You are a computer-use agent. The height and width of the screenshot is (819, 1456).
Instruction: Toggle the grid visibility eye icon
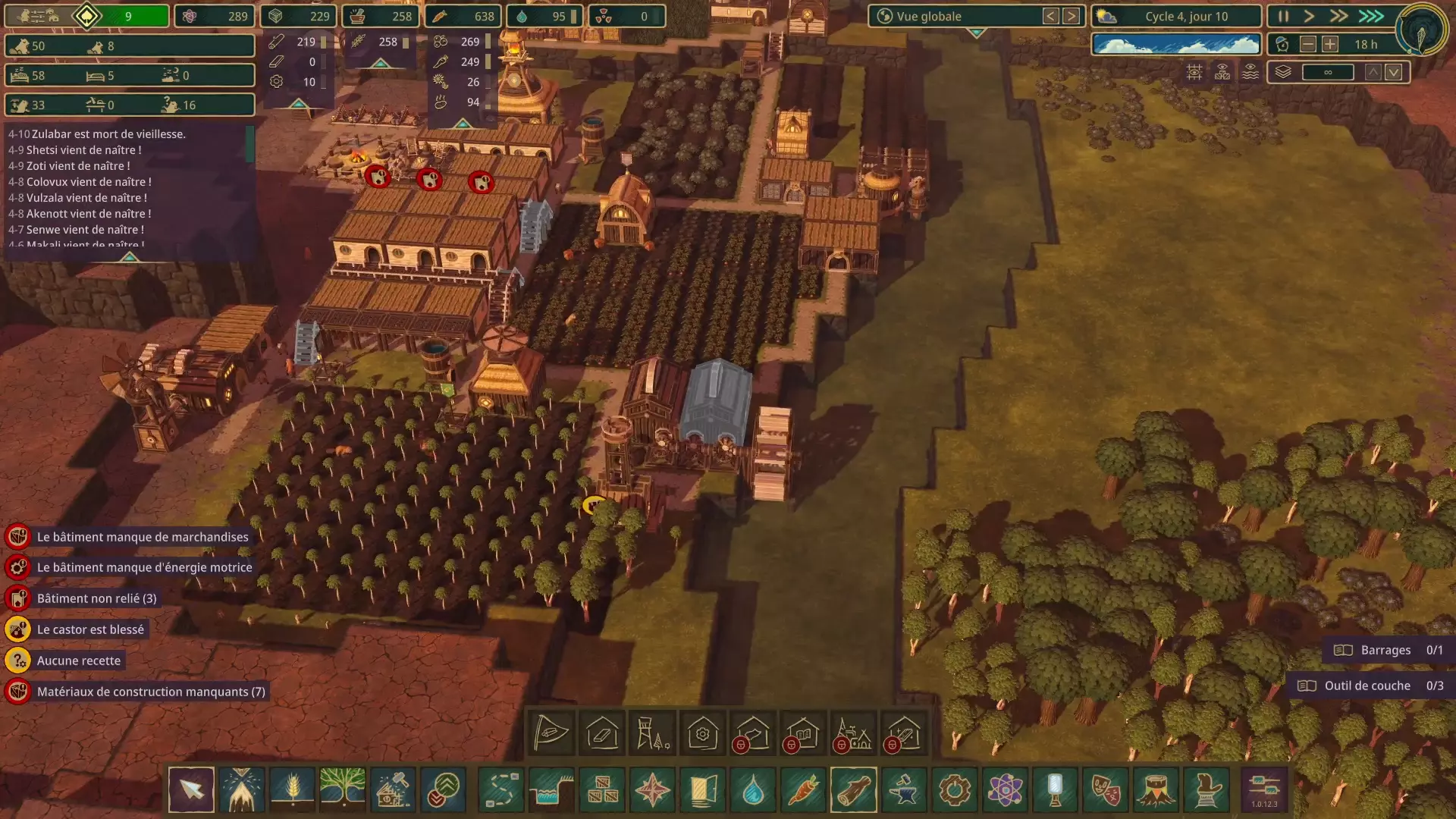pyautogui.click(x=1194, y=72)
